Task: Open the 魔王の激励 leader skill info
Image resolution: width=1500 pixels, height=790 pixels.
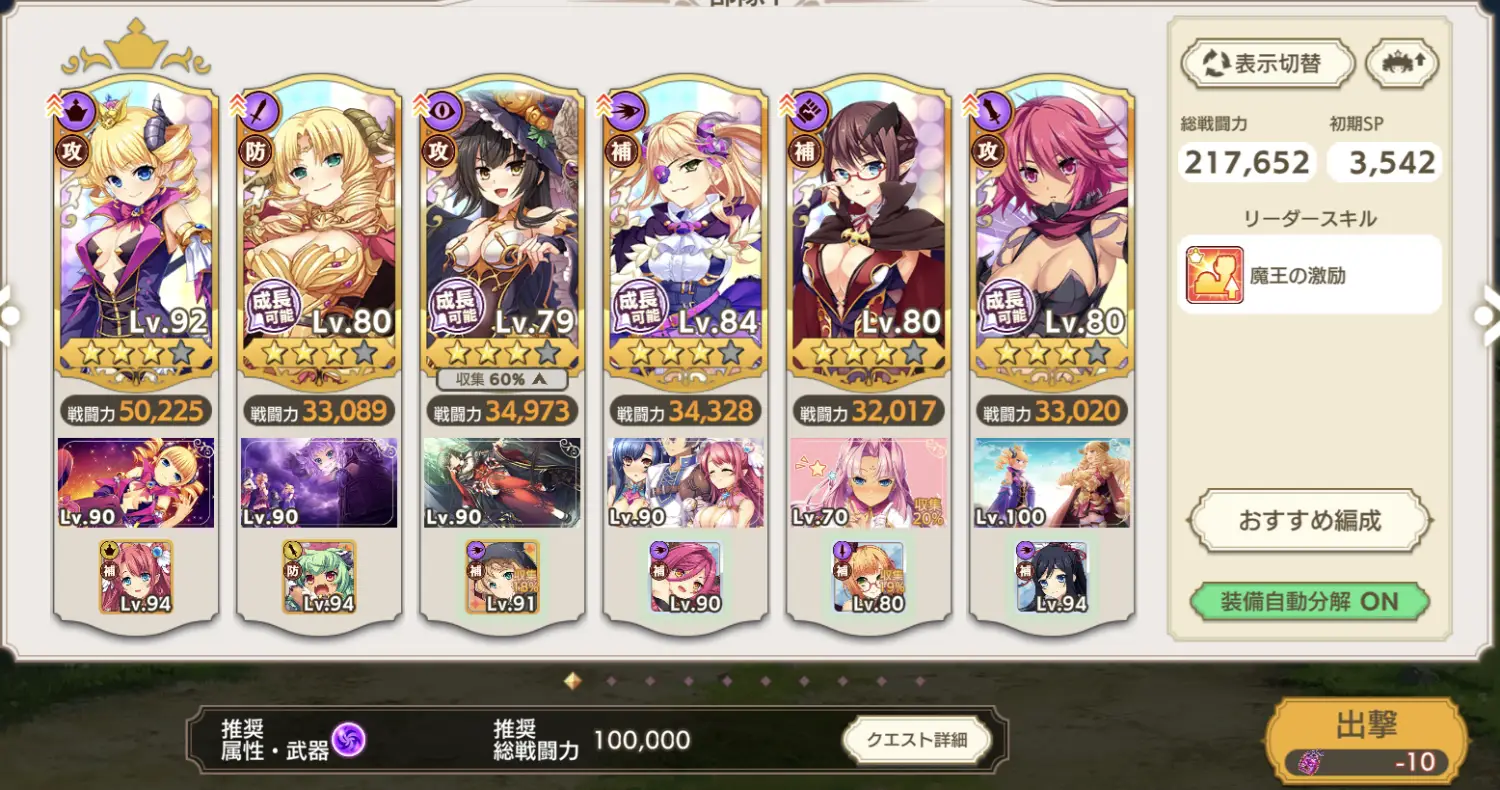Action: [1309, 275]
